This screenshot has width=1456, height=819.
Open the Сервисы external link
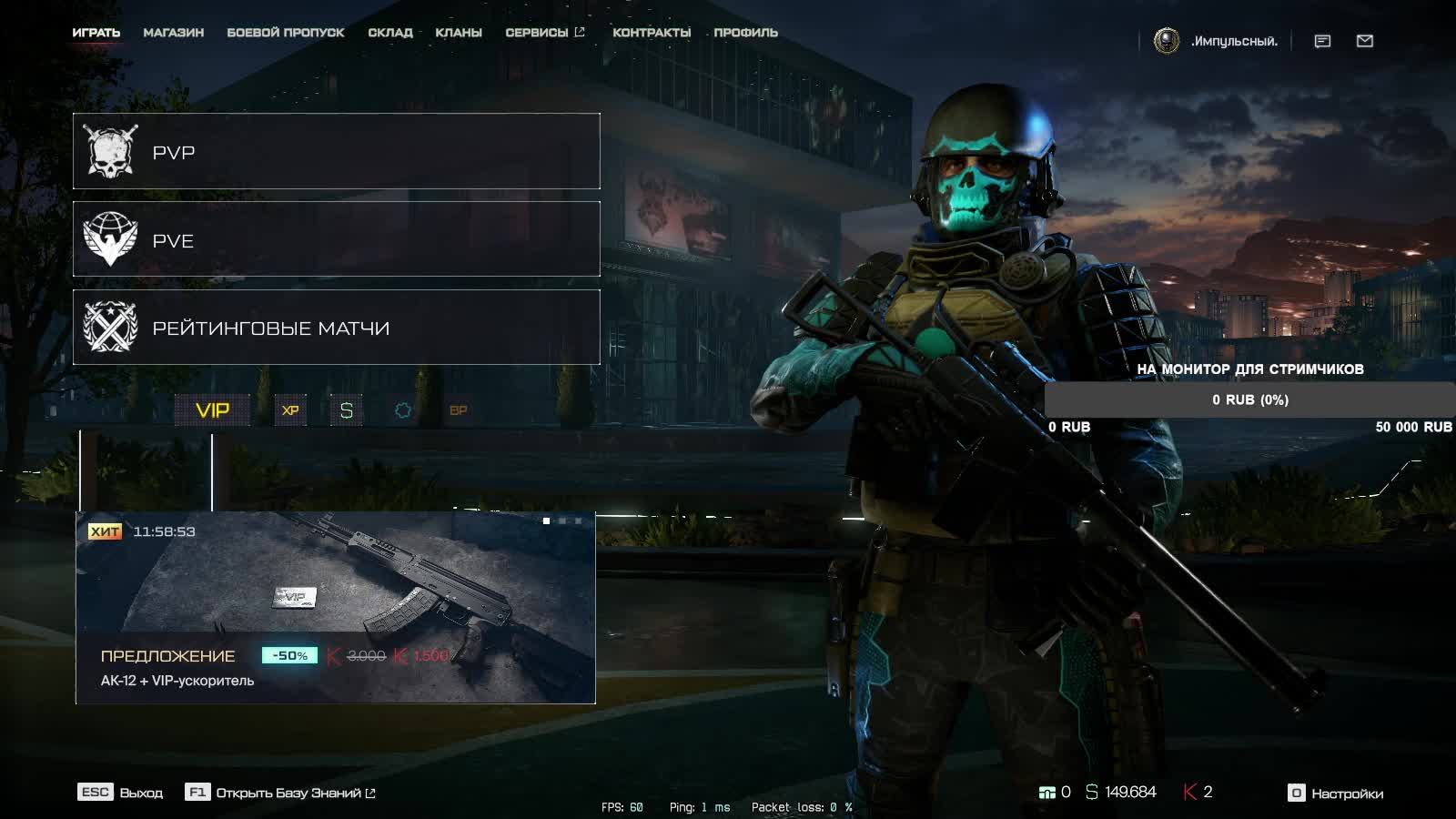[x=544, y=33]
